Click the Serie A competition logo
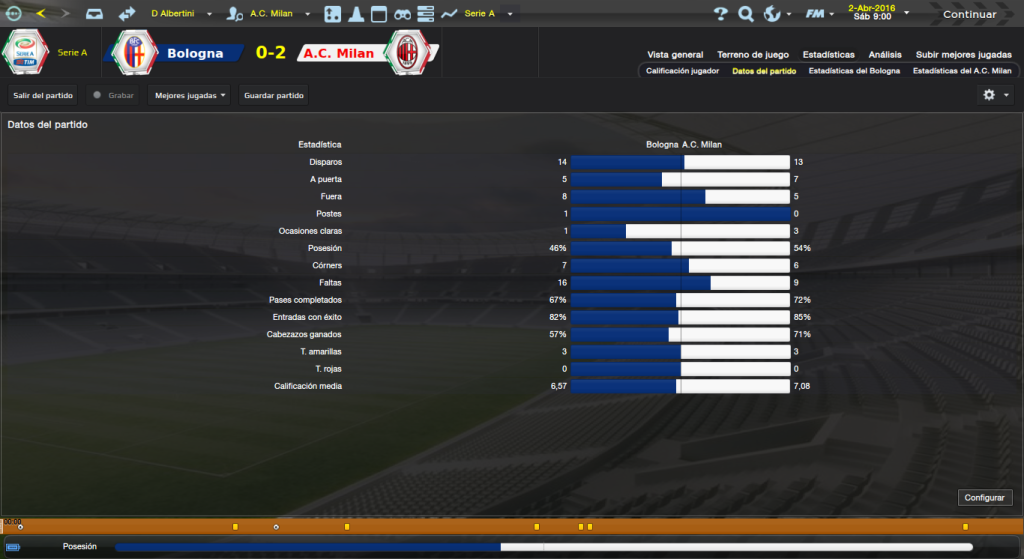The image size is (1024, 559). click(27, 52)
